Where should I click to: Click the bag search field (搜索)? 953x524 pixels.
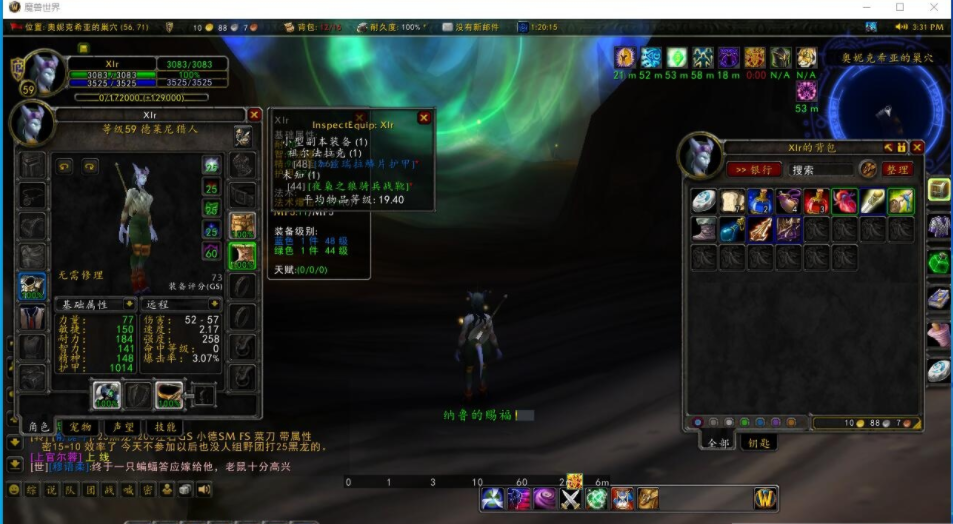(x=820, y=170)
